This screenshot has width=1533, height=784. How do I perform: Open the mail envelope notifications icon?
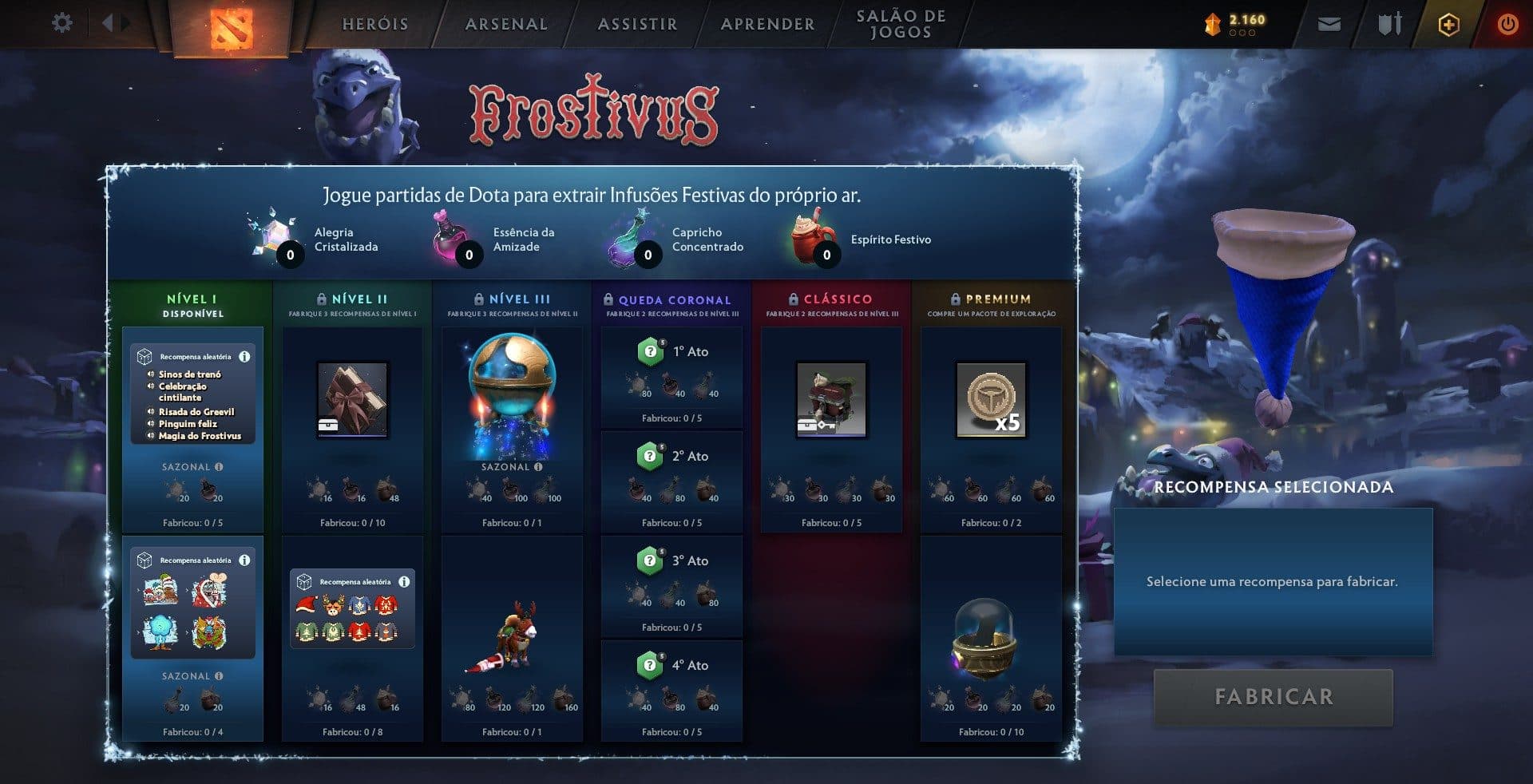1329,24
